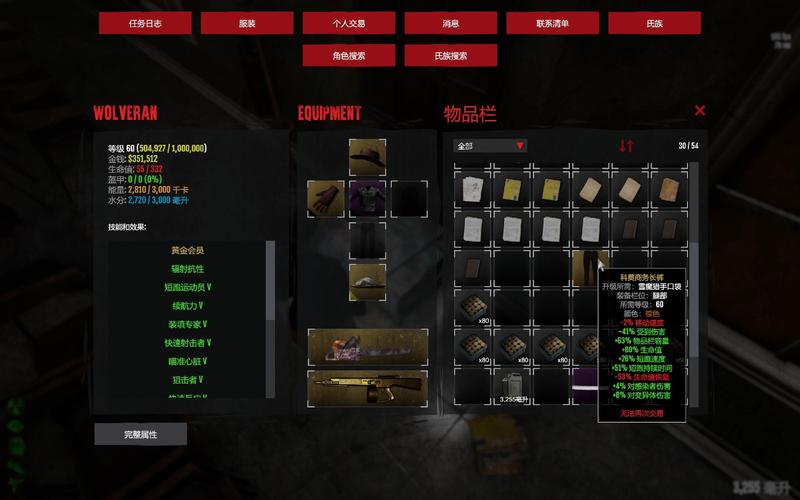800x500 pixels.
Task: Select the equipped purple jacket slot
Action: click(x=367, y=198)
